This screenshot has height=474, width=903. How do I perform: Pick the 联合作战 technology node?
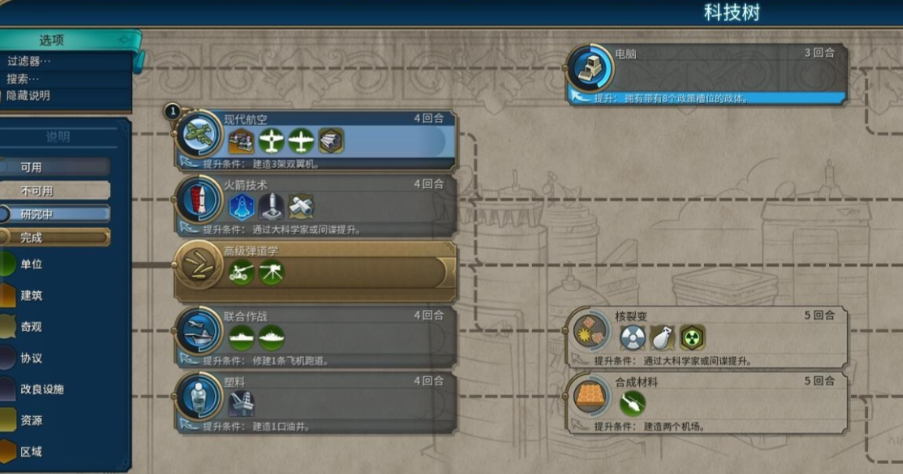click(316, 336)
